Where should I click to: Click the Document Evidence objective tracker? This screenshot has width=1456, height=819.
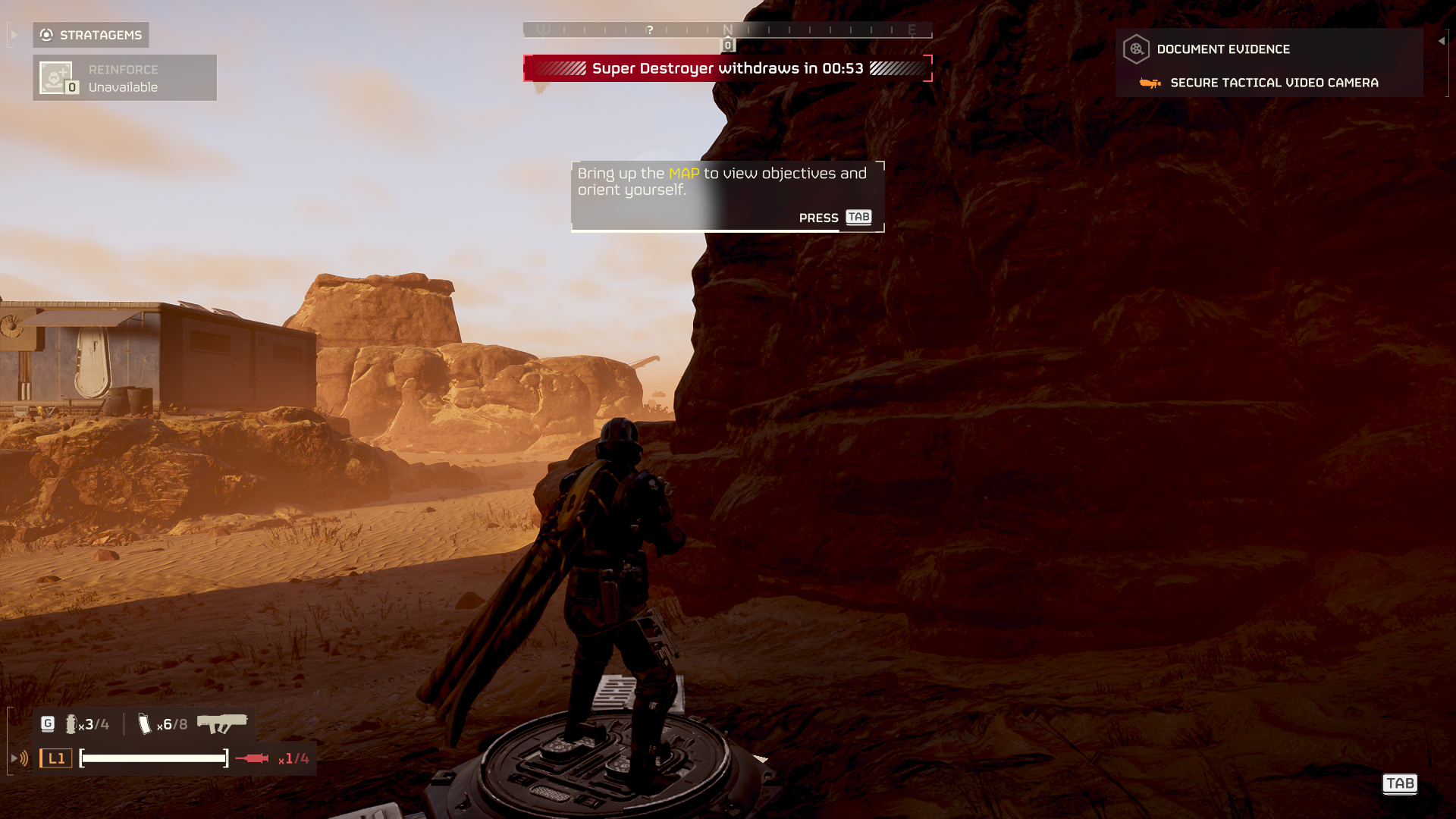tap(1222, 49)
